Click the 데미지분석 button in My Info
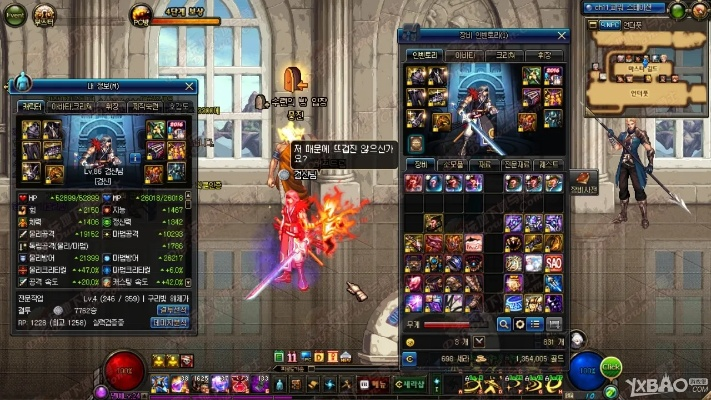Screen dimensions: 711x400 pos(170,322)
